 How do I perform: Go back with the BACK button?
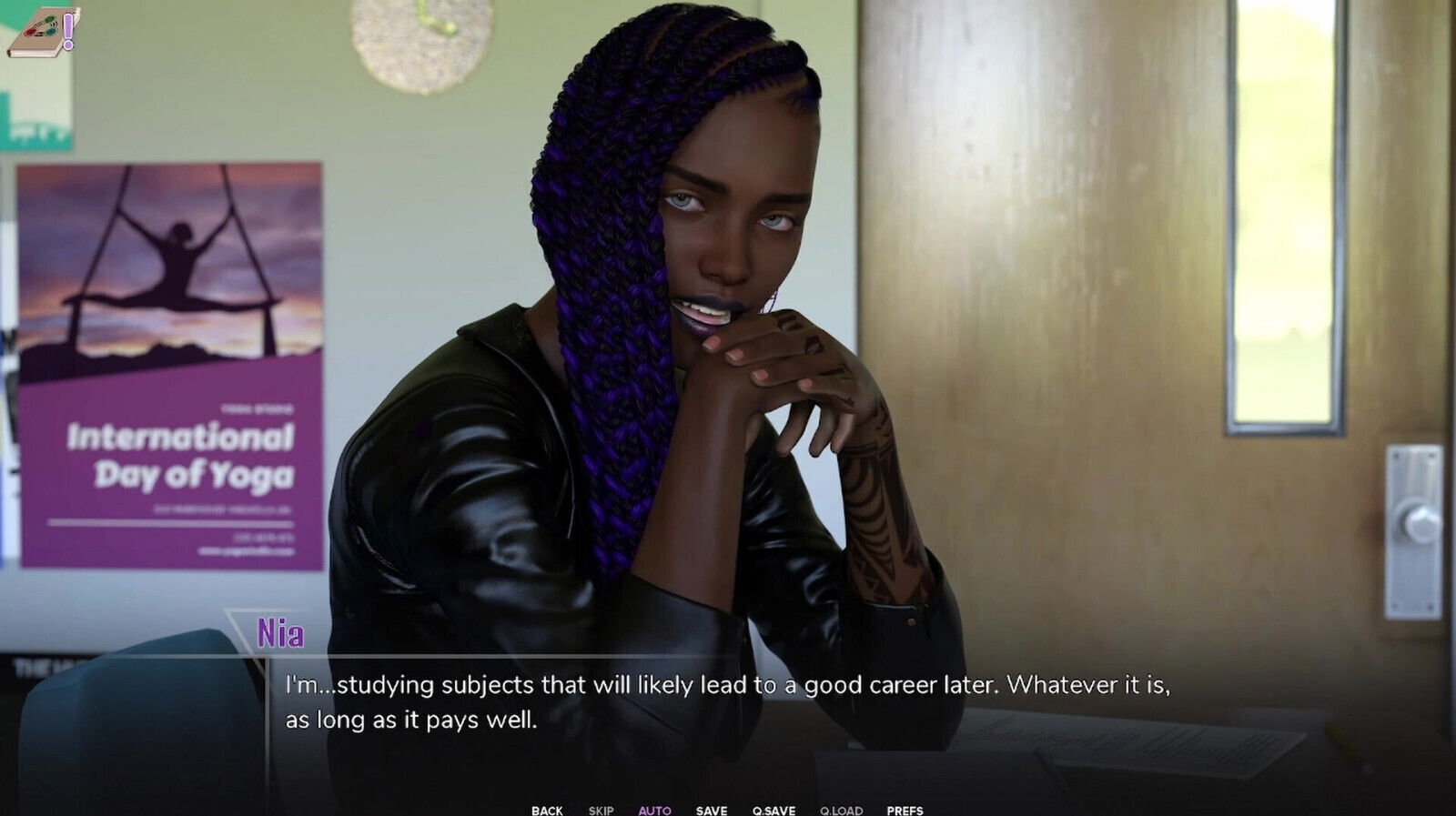click(547, 810)
